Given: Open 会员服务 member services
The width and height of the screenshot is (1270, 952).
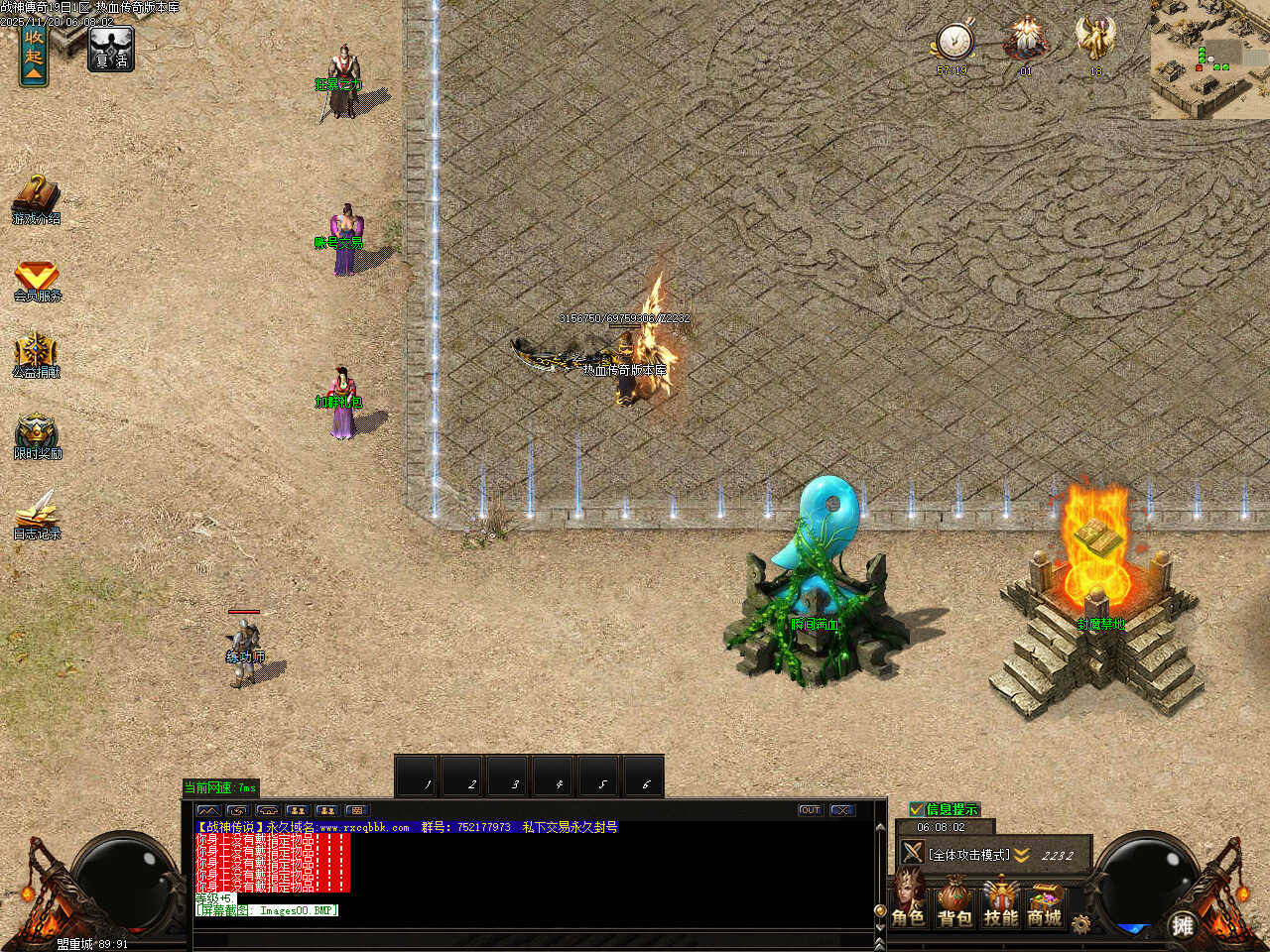Looking at the screenshot, I should click(37, 280).
